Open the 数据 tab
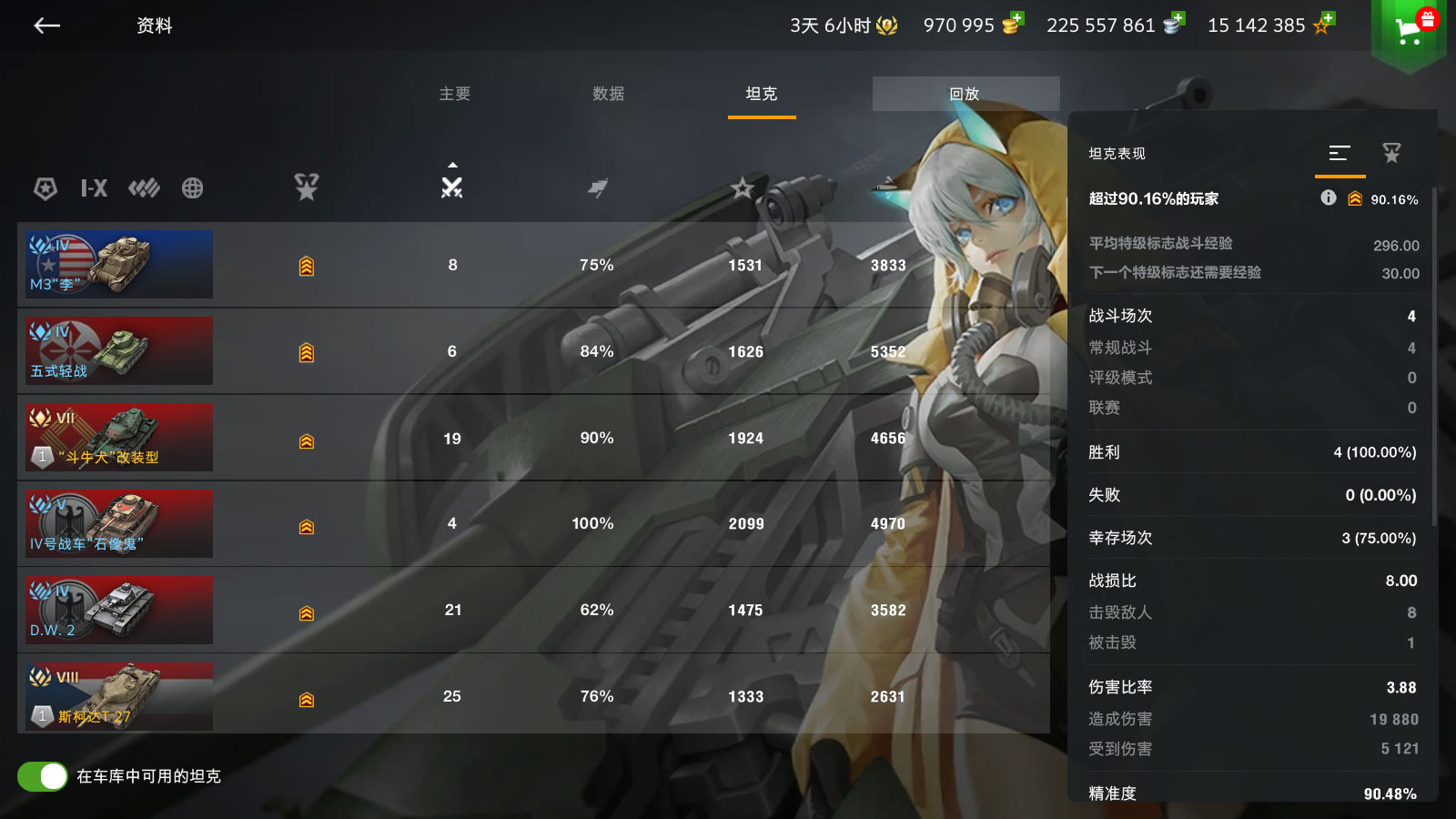The image size is (1456, 819). tap(608, 94)
